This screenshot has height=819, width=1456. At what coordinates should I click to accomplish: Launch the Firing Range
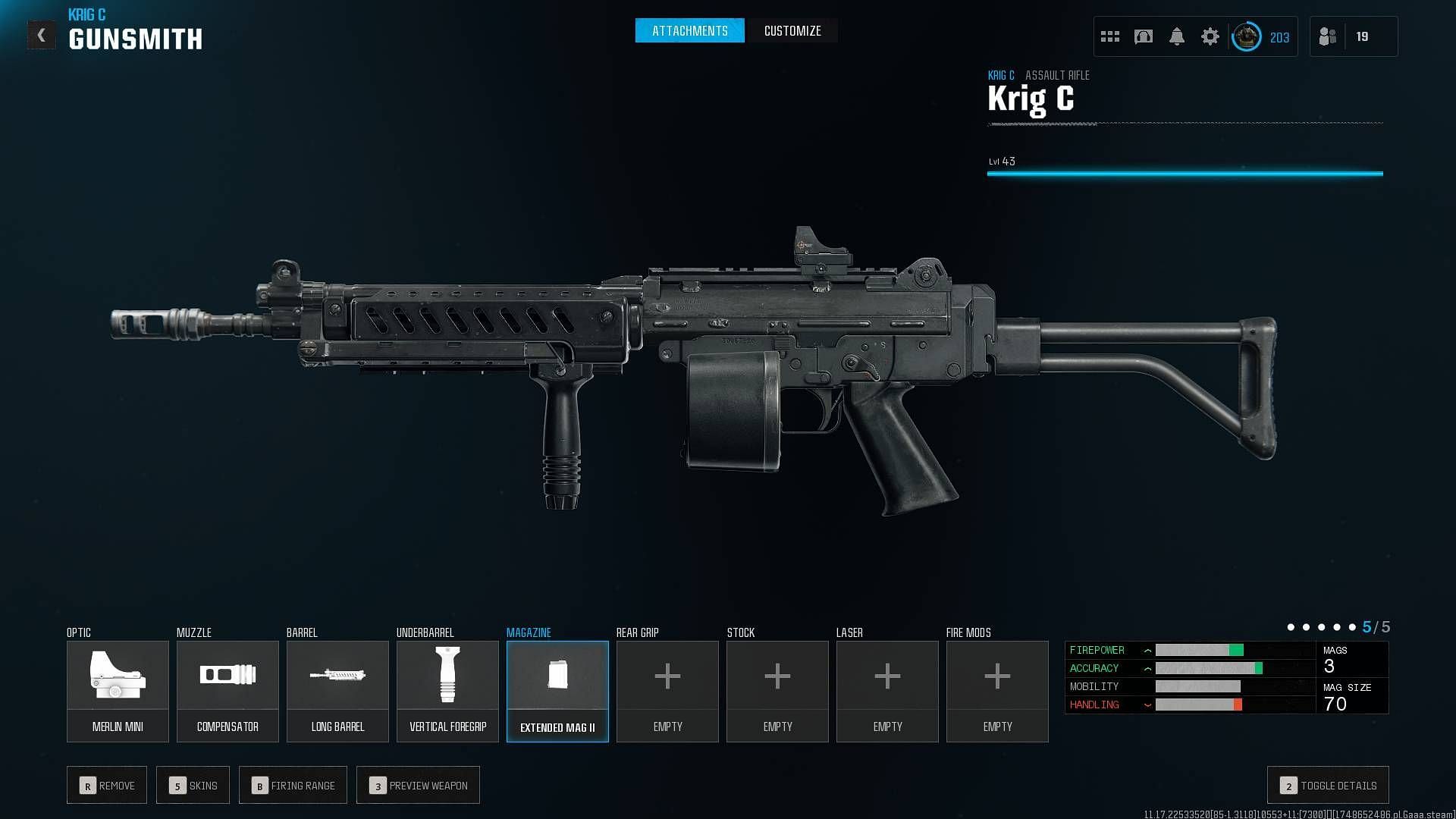point(293,786)
